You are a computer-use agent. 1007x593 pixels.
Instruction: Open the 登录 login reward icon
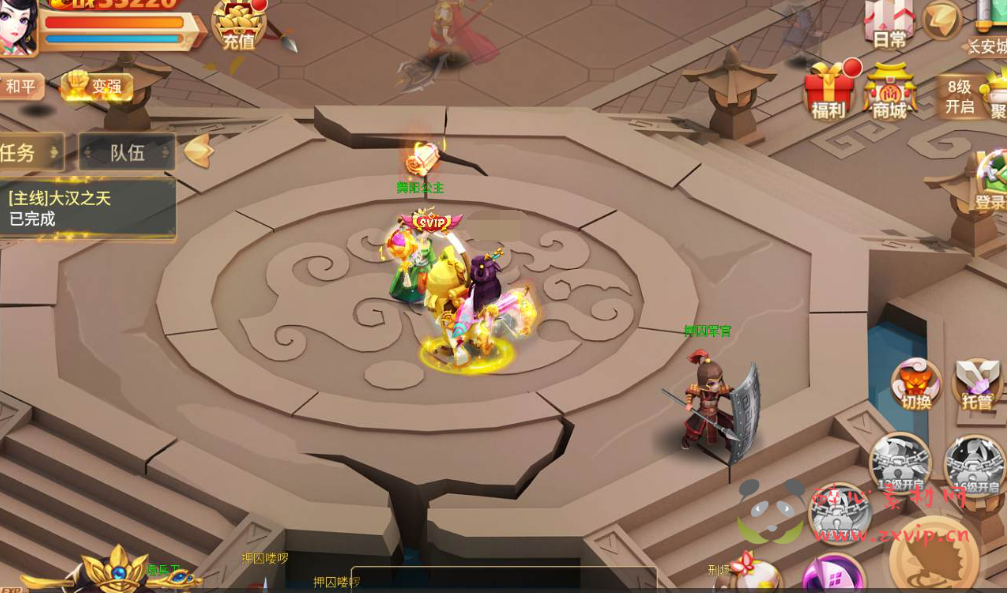tap(990, 182)
